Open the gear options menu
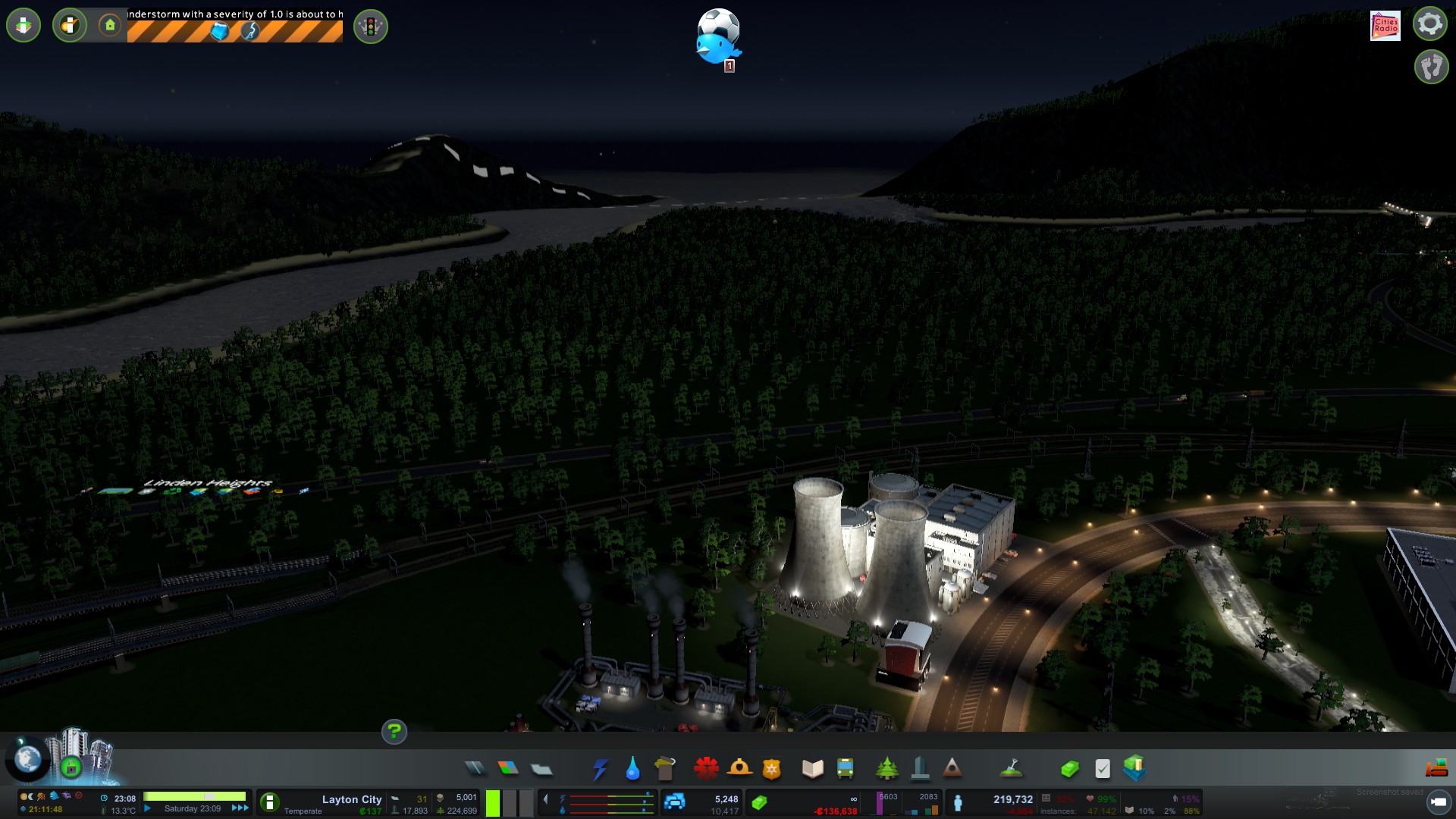This screenshot has width=1456, height=819. 1430,24
